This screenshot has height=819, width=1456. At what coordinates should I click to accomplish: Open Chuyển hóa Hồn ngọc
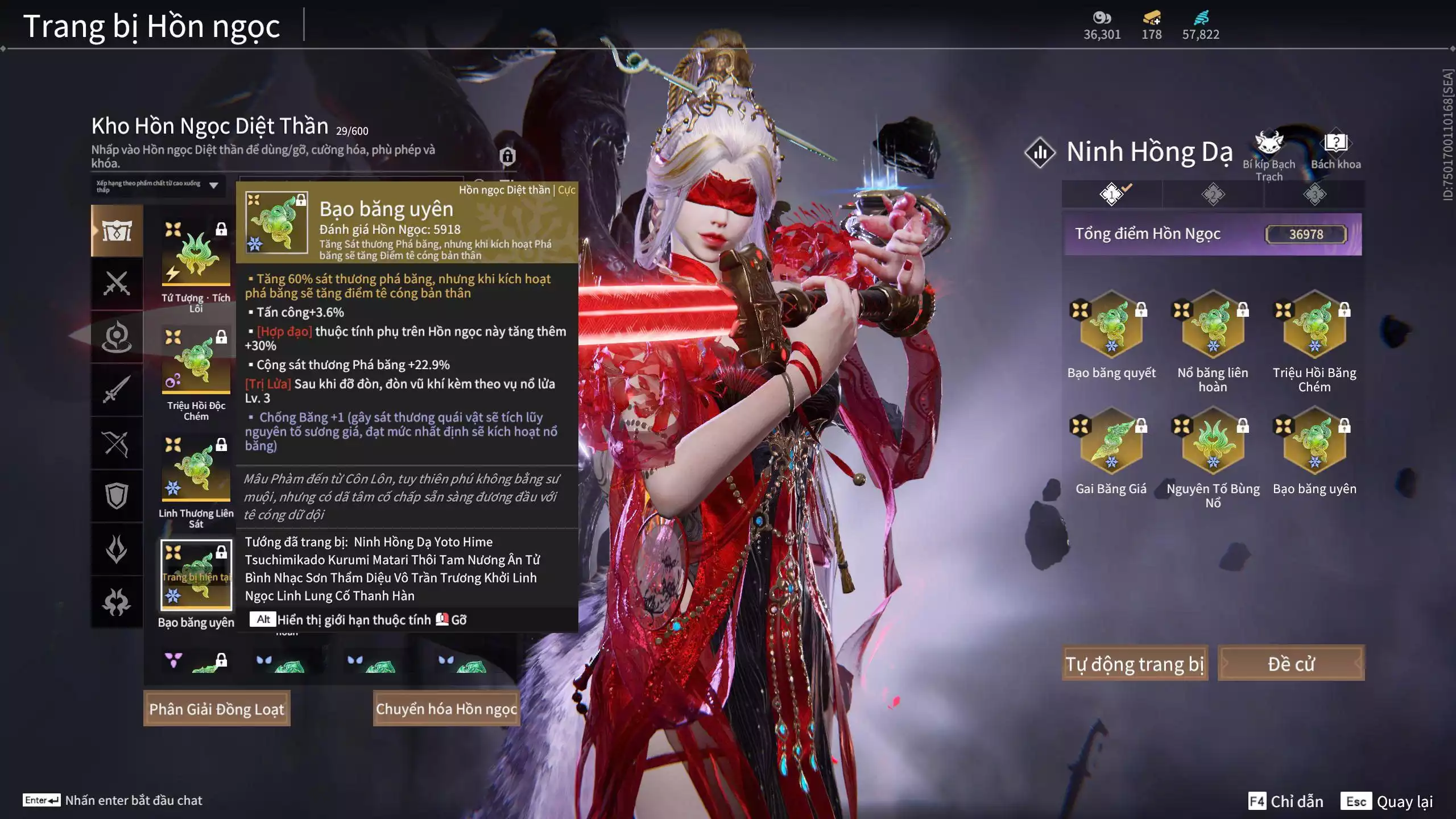(446, 709)
